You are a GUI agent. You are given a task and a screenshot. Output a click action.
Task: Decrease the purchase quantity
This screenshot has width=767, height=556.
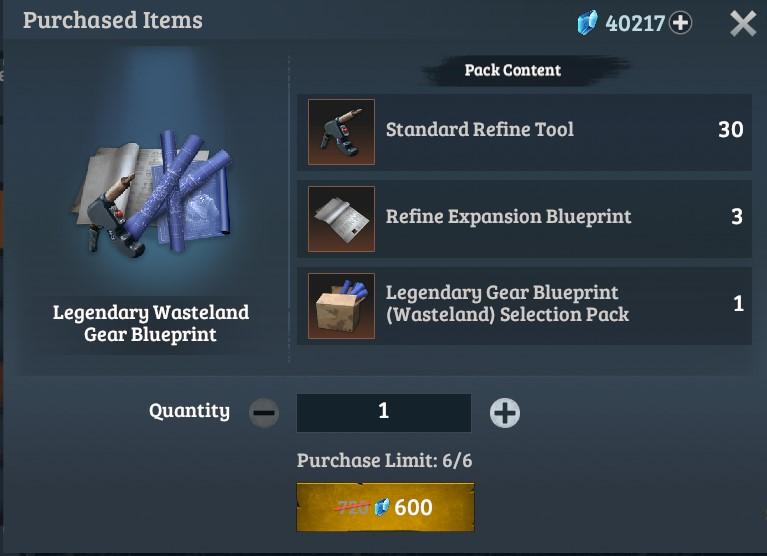tap(264, 412)
